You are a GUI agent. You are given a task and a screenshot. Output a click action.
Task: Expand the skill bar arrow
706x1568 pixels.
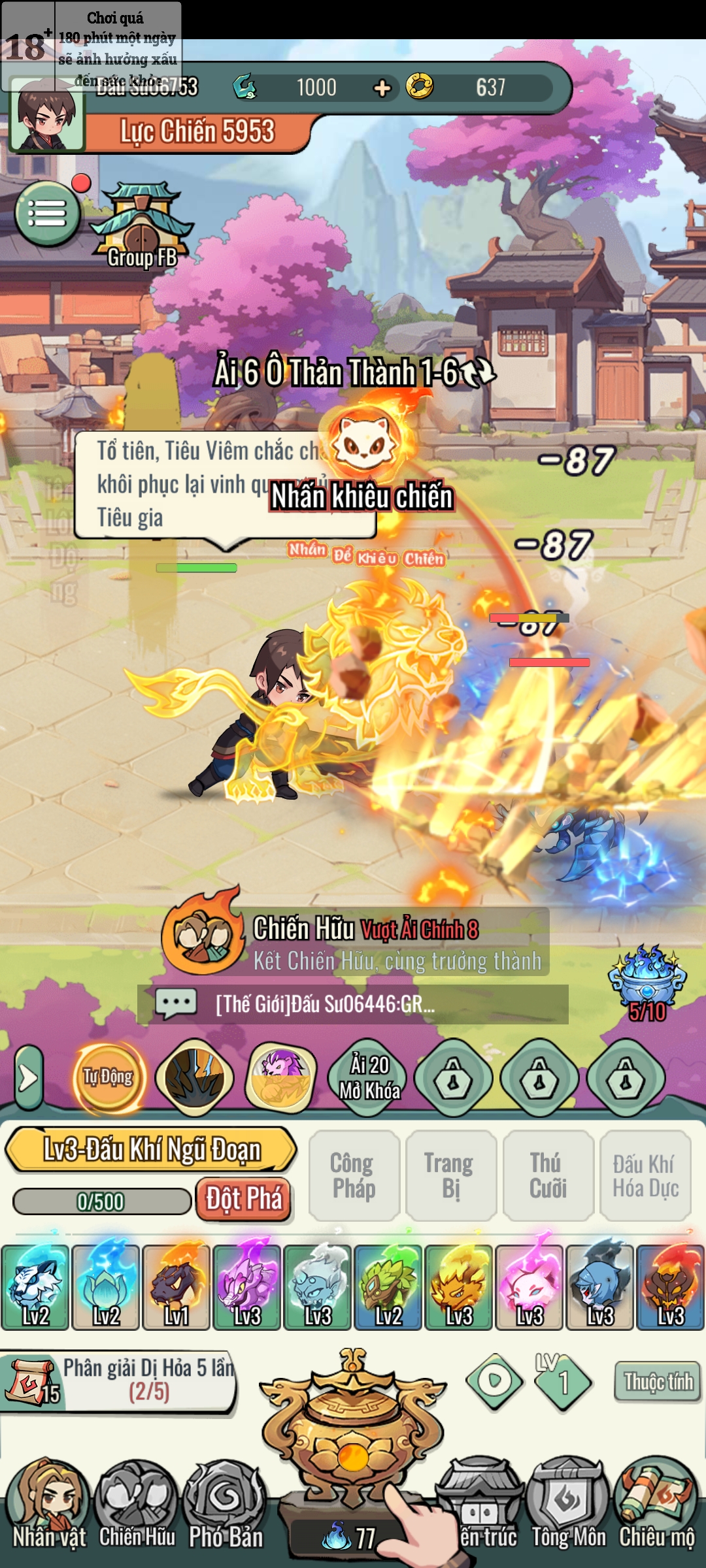coord(28,1078)
